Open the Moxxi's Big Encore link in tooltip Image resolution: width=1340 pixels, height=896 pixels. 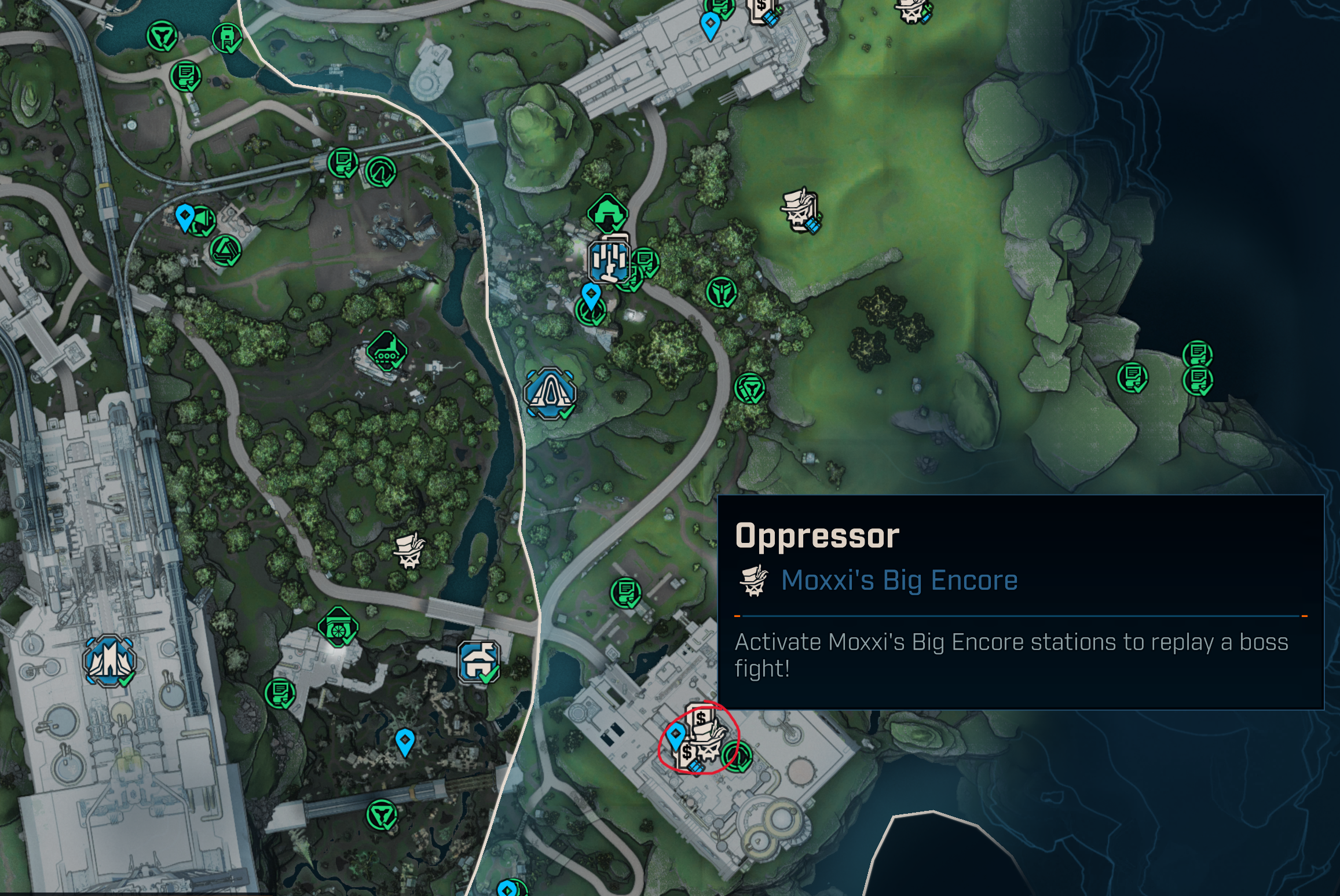899,580
